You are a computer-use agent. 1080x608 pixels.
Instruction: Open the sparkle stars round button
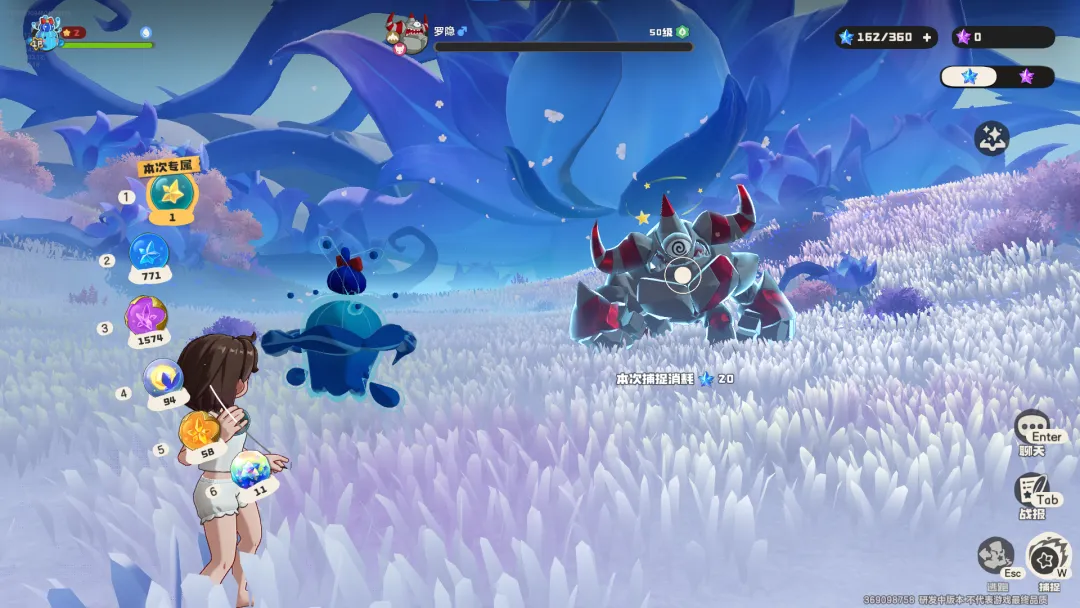[991, 139]
